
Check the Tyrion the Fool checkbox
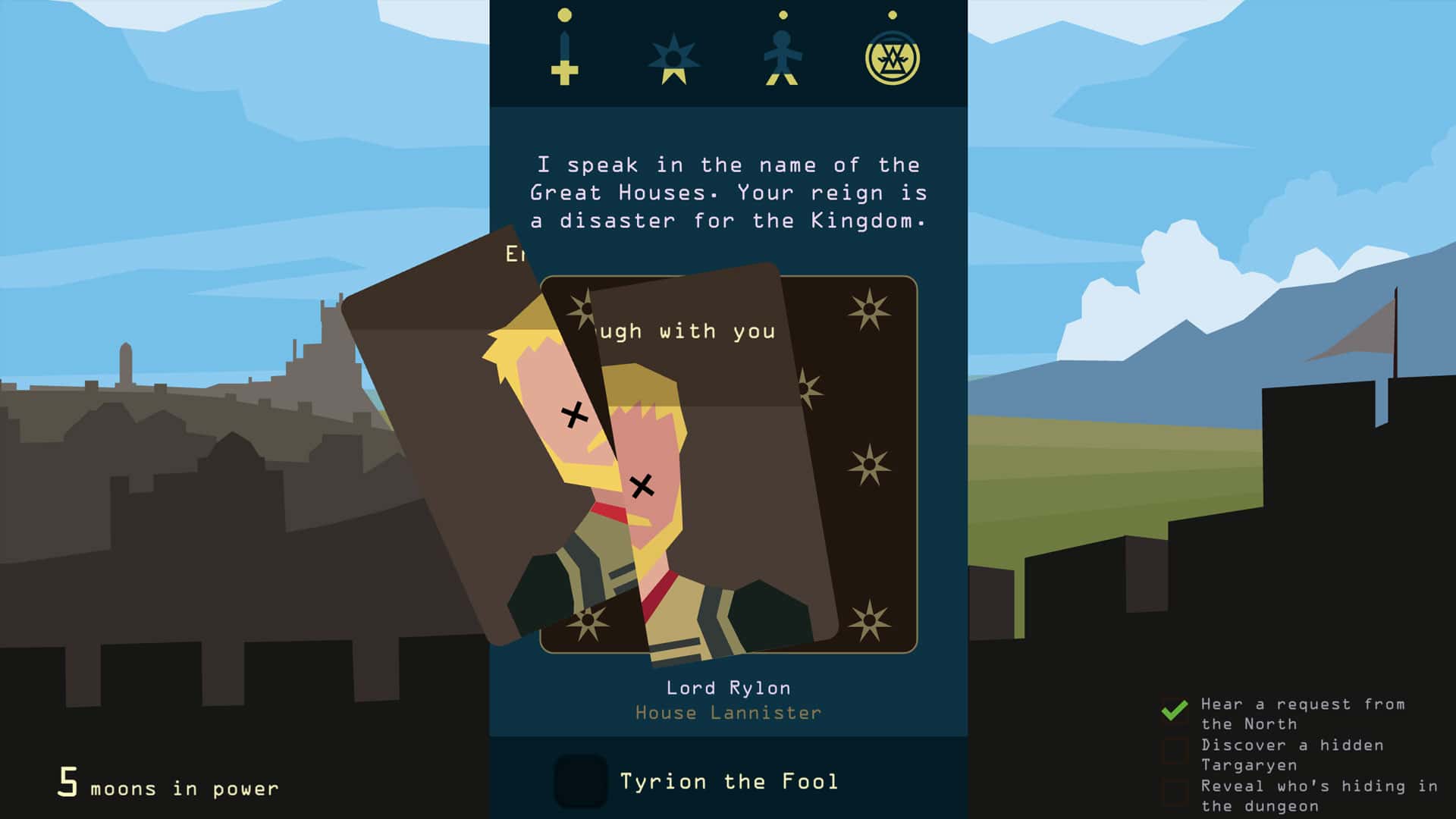(579, 782)
